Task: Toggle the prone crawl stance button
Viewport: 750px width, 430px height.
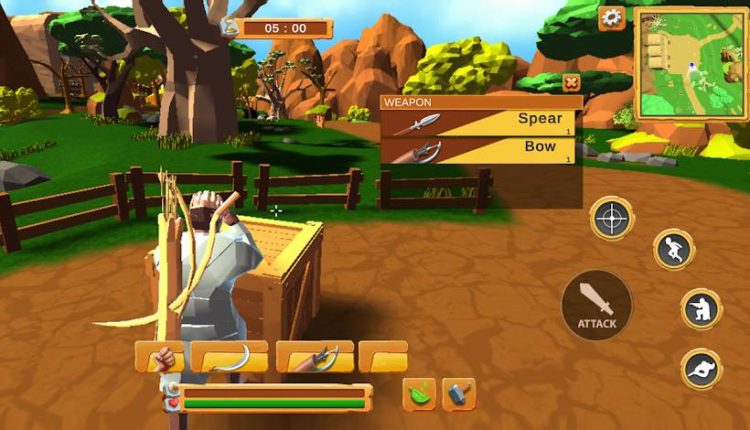Action: pos(701,369)
